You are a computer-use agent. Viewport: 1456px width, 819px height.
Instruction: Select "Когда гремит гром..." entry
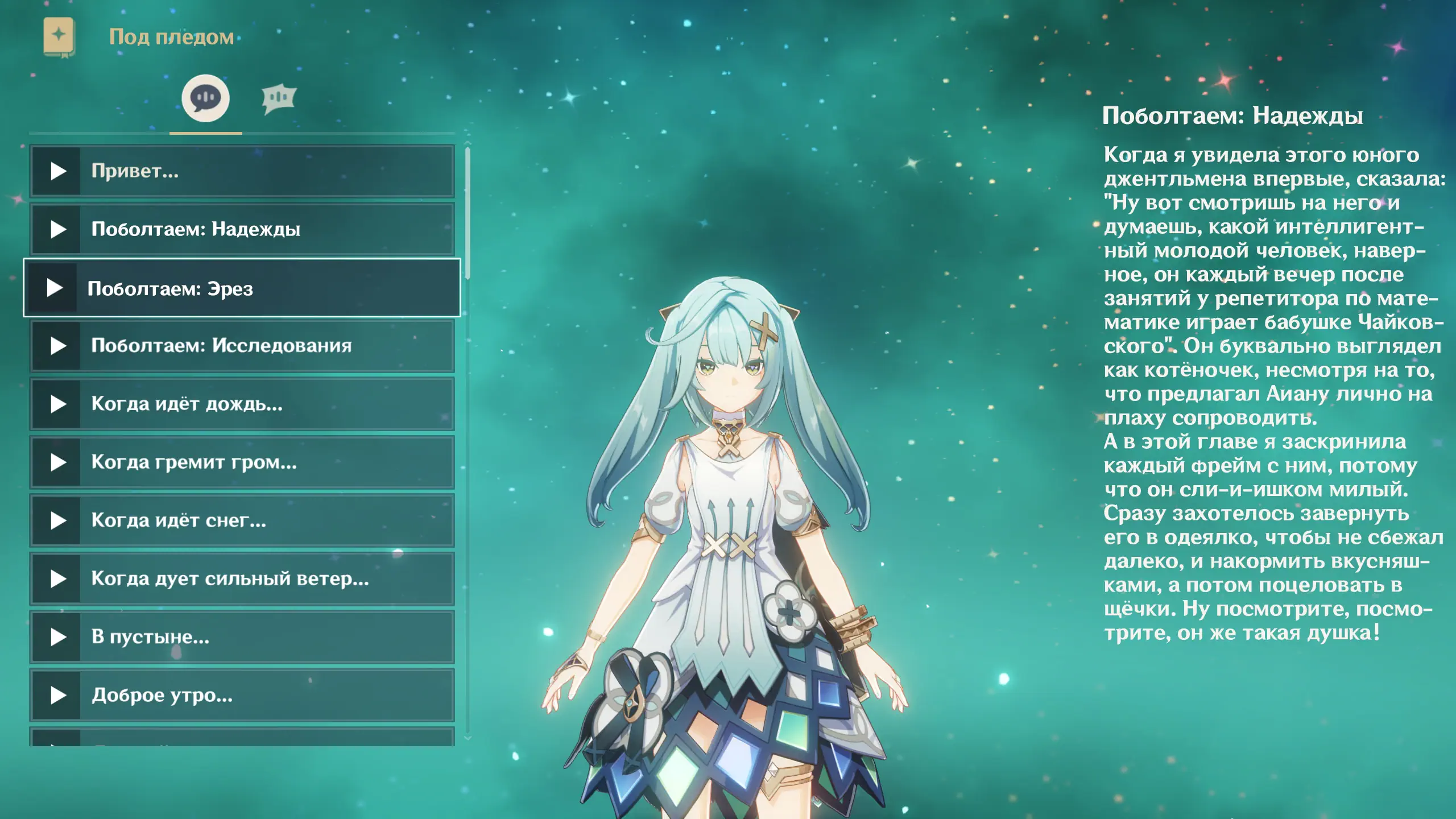242,462
